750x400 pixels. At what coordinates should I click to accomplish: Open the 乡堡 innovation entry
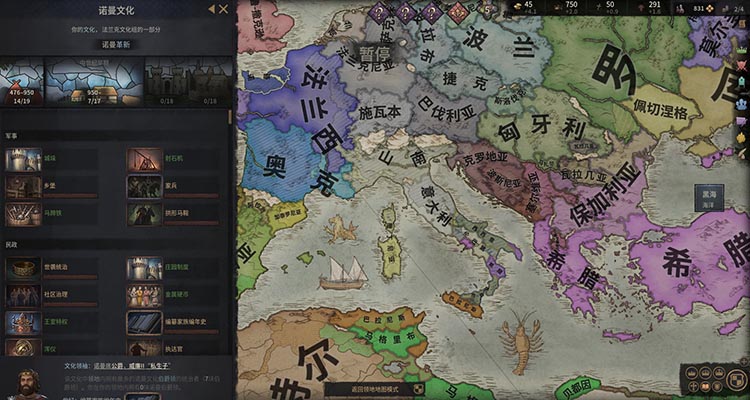(23, 186)
